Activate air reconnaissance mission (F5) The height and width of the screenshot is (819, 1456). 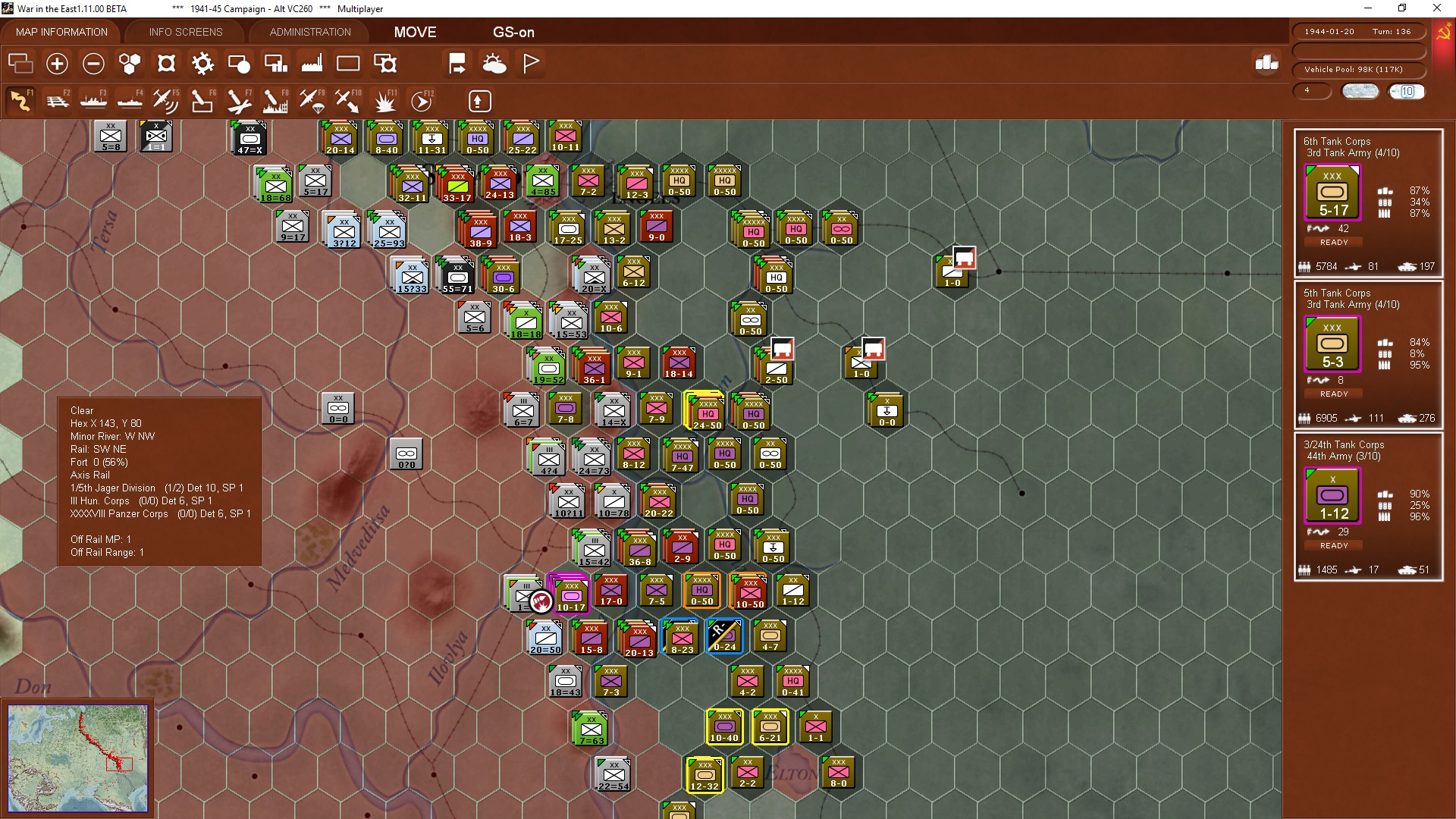coord(166,101)
